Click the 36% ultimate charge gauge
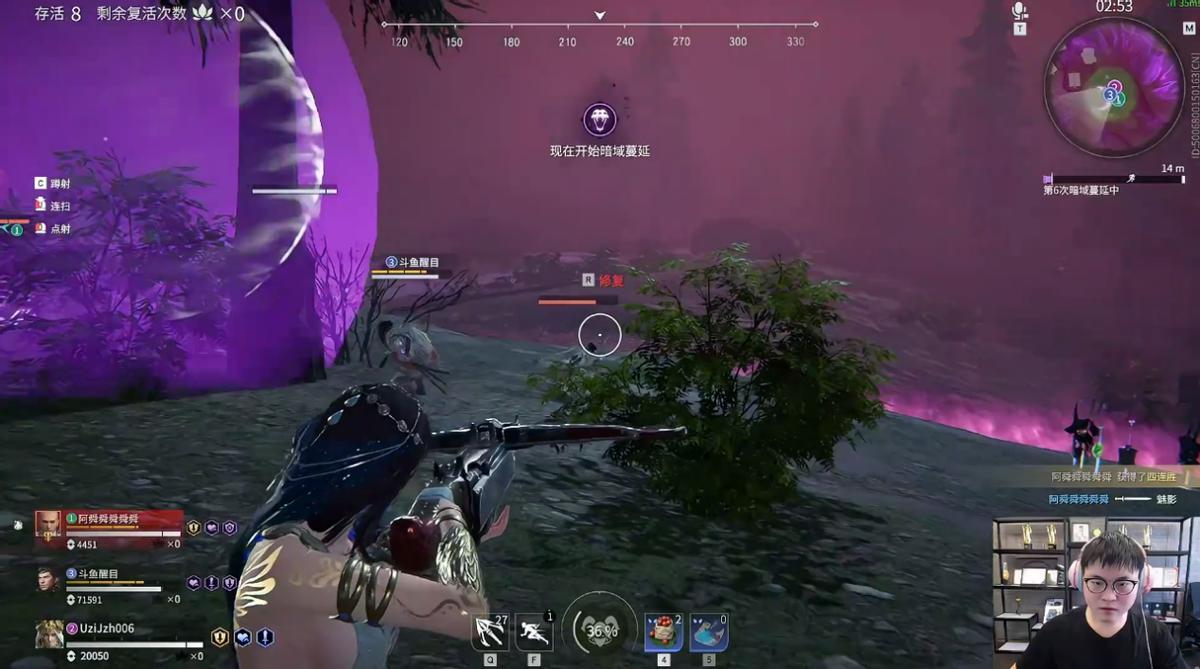Screen dimensions: 1200x669 point(600,631)
